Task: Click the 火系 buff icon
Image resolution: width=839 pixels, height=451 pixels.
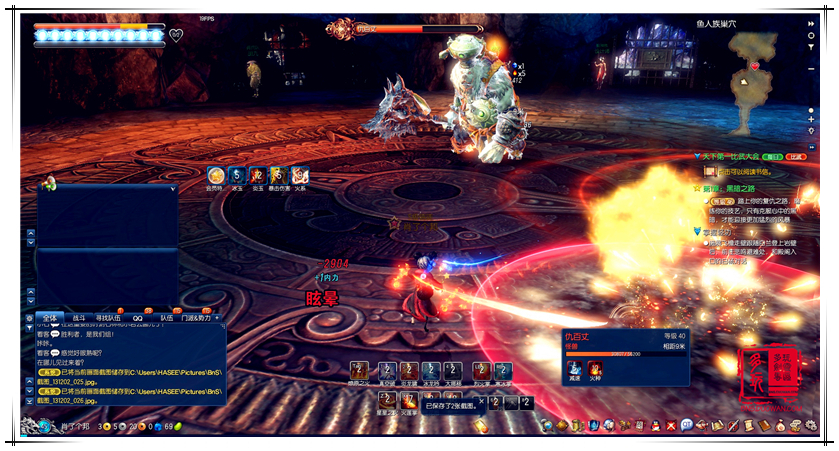Action: (x=300, y=174)
